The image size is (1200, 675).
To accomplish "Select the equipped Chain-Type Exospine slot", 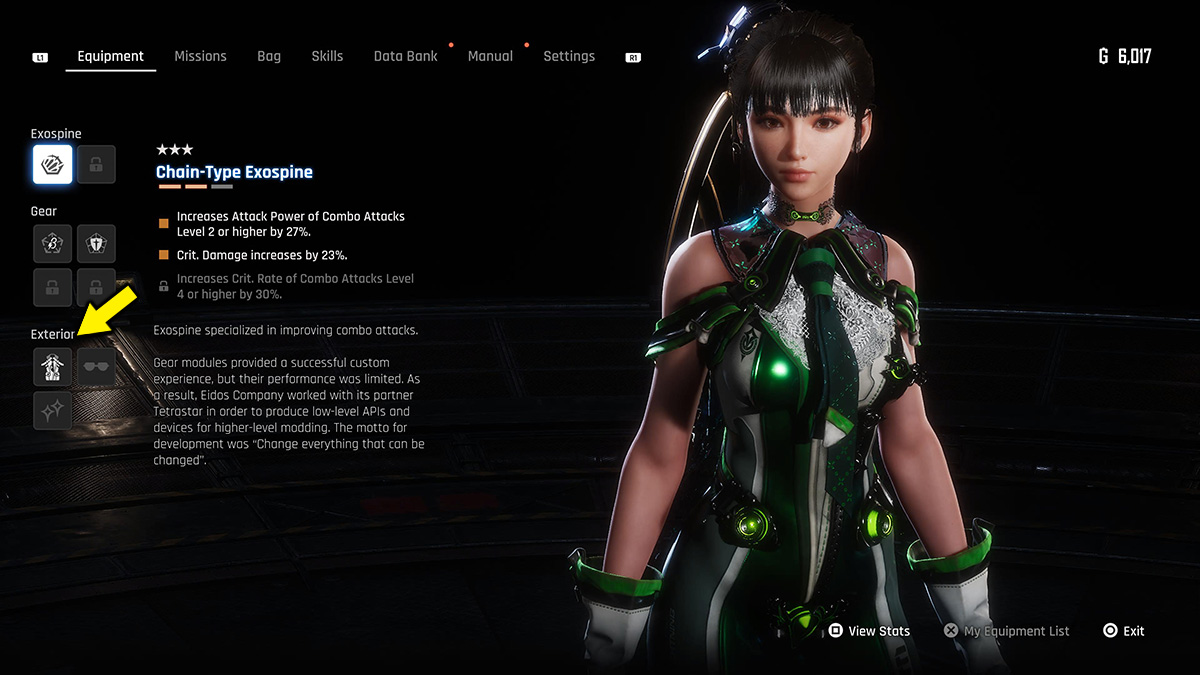I will [52, 164].
